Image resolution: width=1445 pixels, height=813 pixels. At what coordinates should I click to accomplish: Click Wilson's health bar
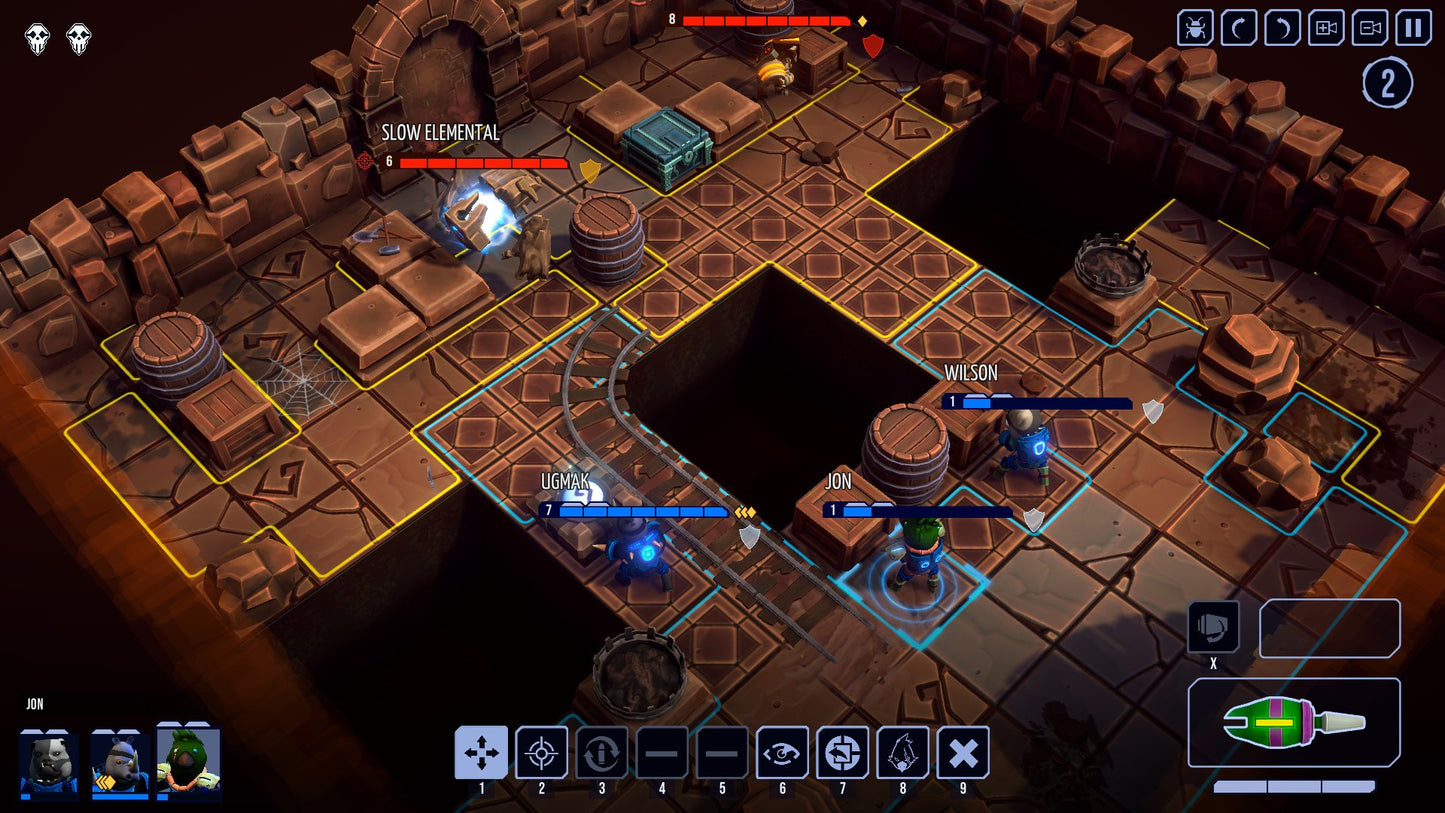pyautogui.click(x=1030, y=400)
